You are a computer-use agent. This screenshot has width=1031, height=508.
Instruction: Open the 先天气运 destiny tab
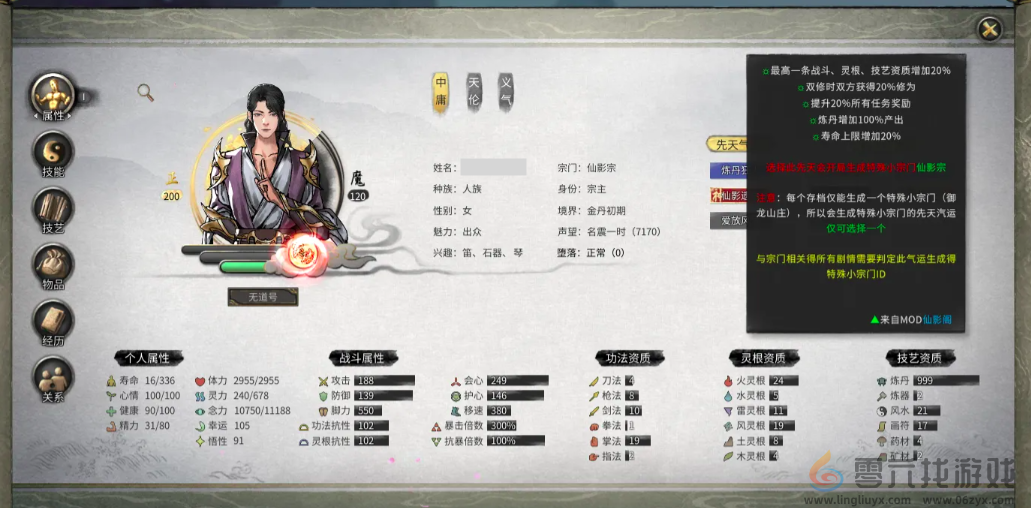tap(727, 144)
